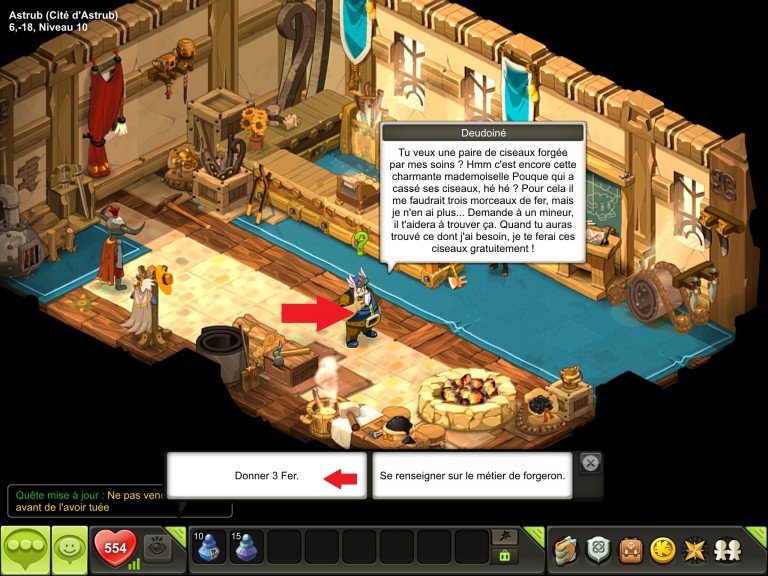Open the brown backpack inventory

[630, 549]
